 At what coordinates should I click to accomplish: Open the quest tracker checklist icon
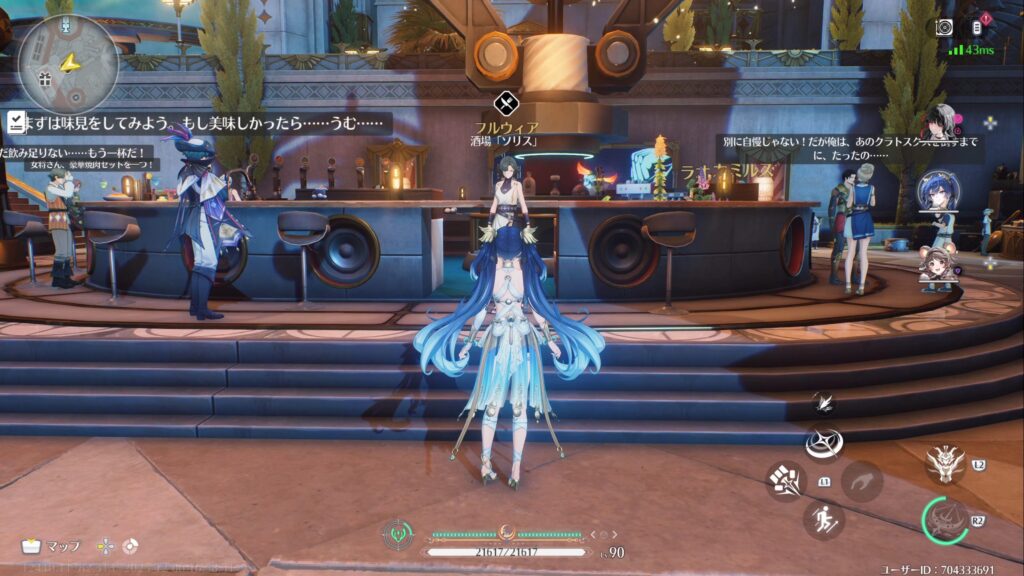pyautogui.click(x=16, y=122)
